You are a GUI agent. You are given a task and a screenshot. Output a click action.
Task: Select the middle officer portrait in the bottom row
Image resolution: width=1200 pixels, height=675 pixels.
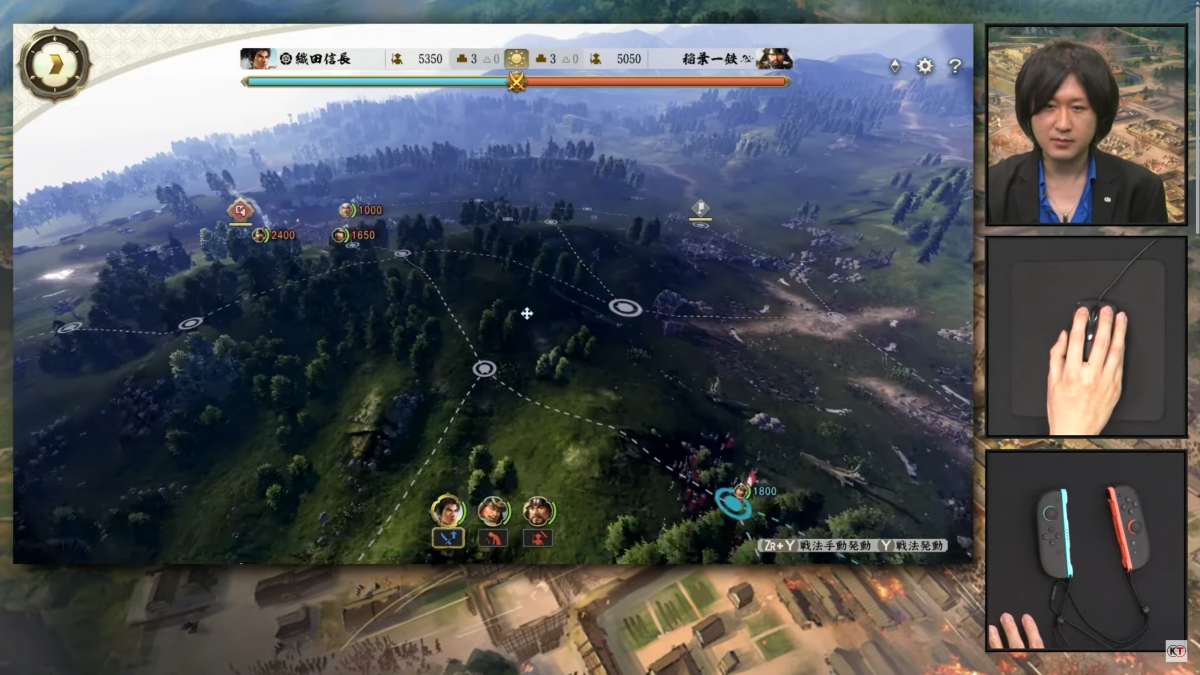(493, 511)
